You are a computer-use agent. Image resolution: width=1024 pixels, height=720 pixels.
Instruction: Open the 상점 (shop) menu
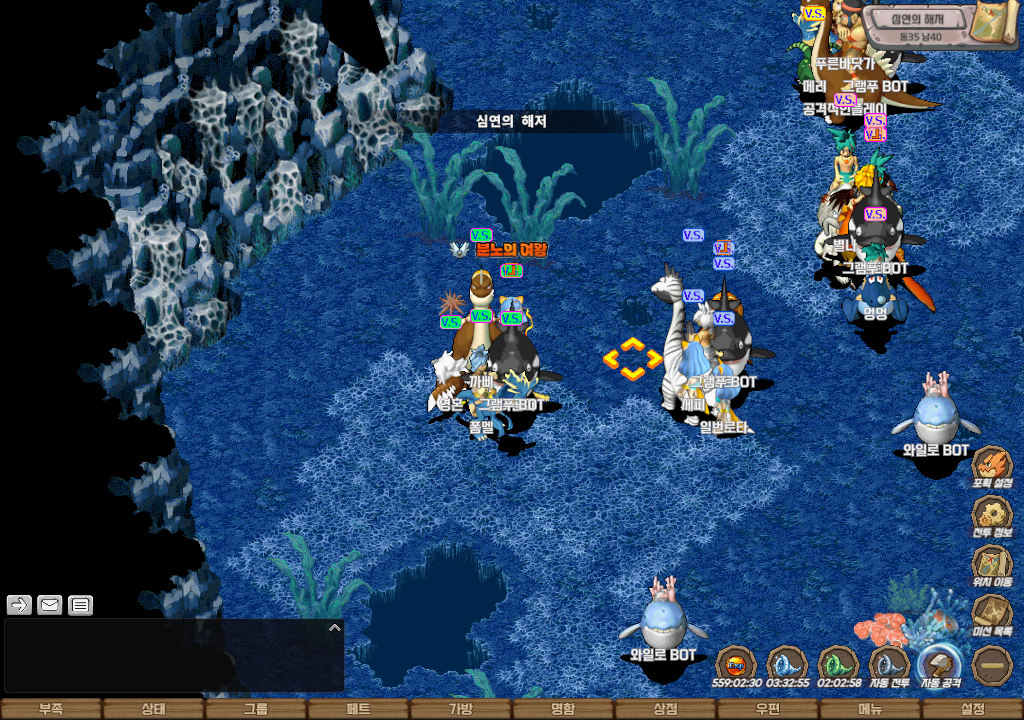(x=665, y=709)
